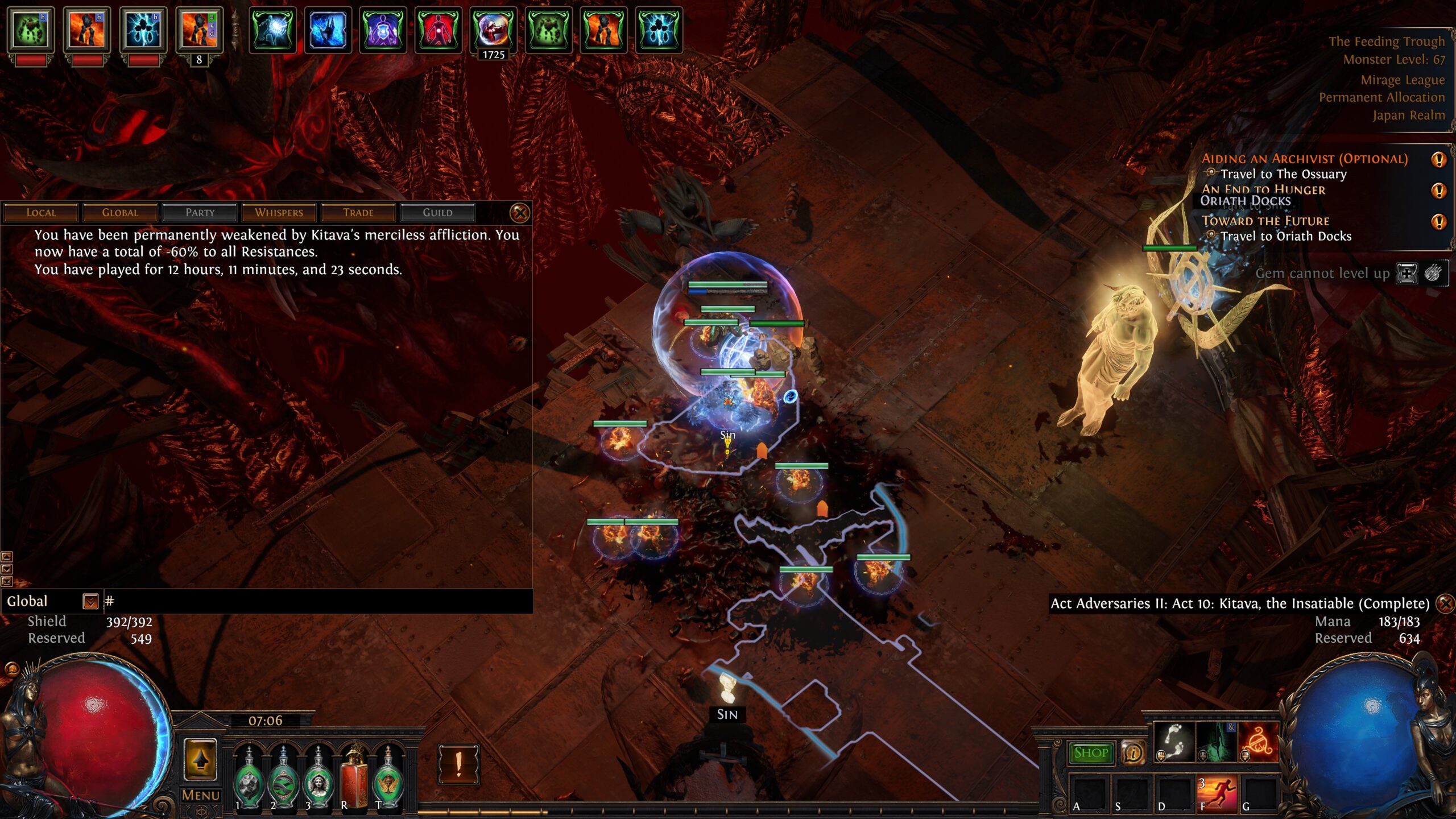The height and width of the screenshot is (819, 1456).
Task: Focus the chat message input field
Action: 318,601
